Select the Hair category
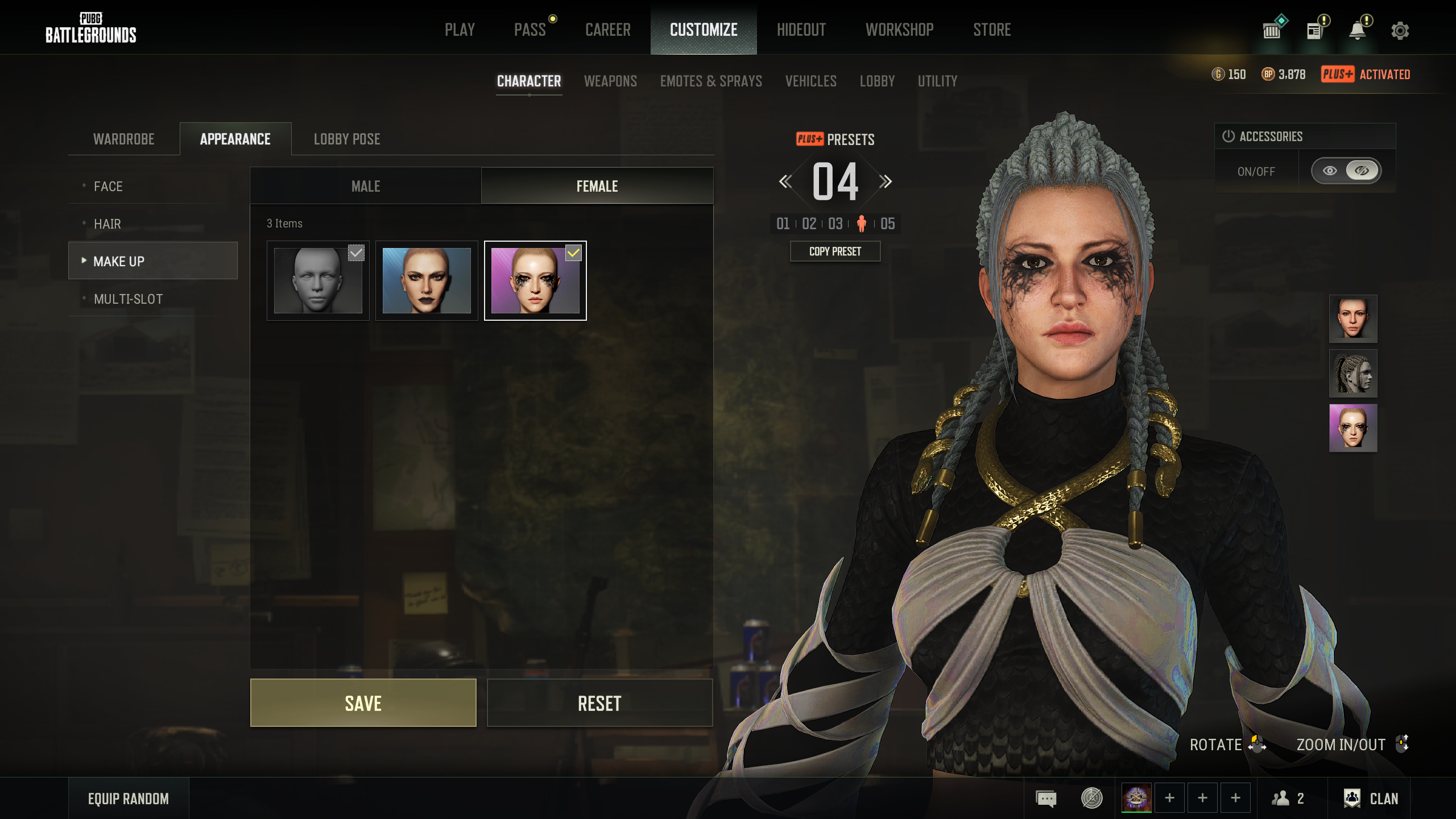This screenshot has width=1456, height=819. pos(107,224)
